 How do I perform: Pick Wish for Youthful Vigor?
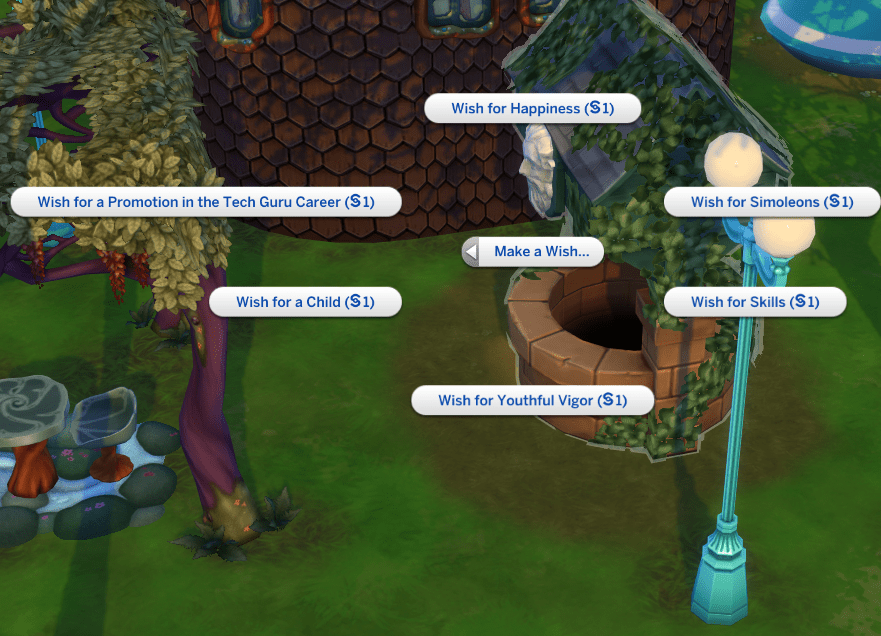pyautogui.click(x=532, y=401)
